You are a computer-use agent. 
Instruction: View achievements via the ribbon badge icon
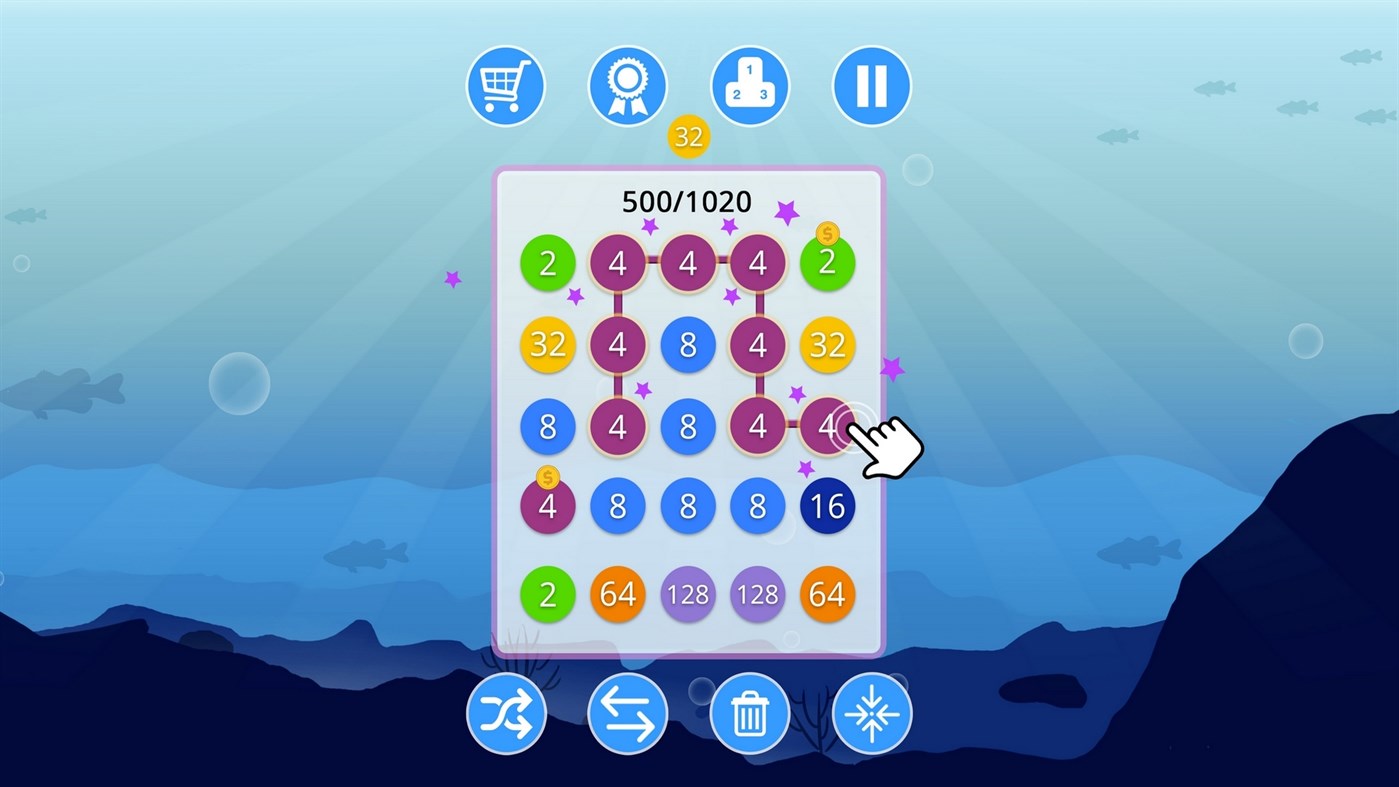pos(627,86)
